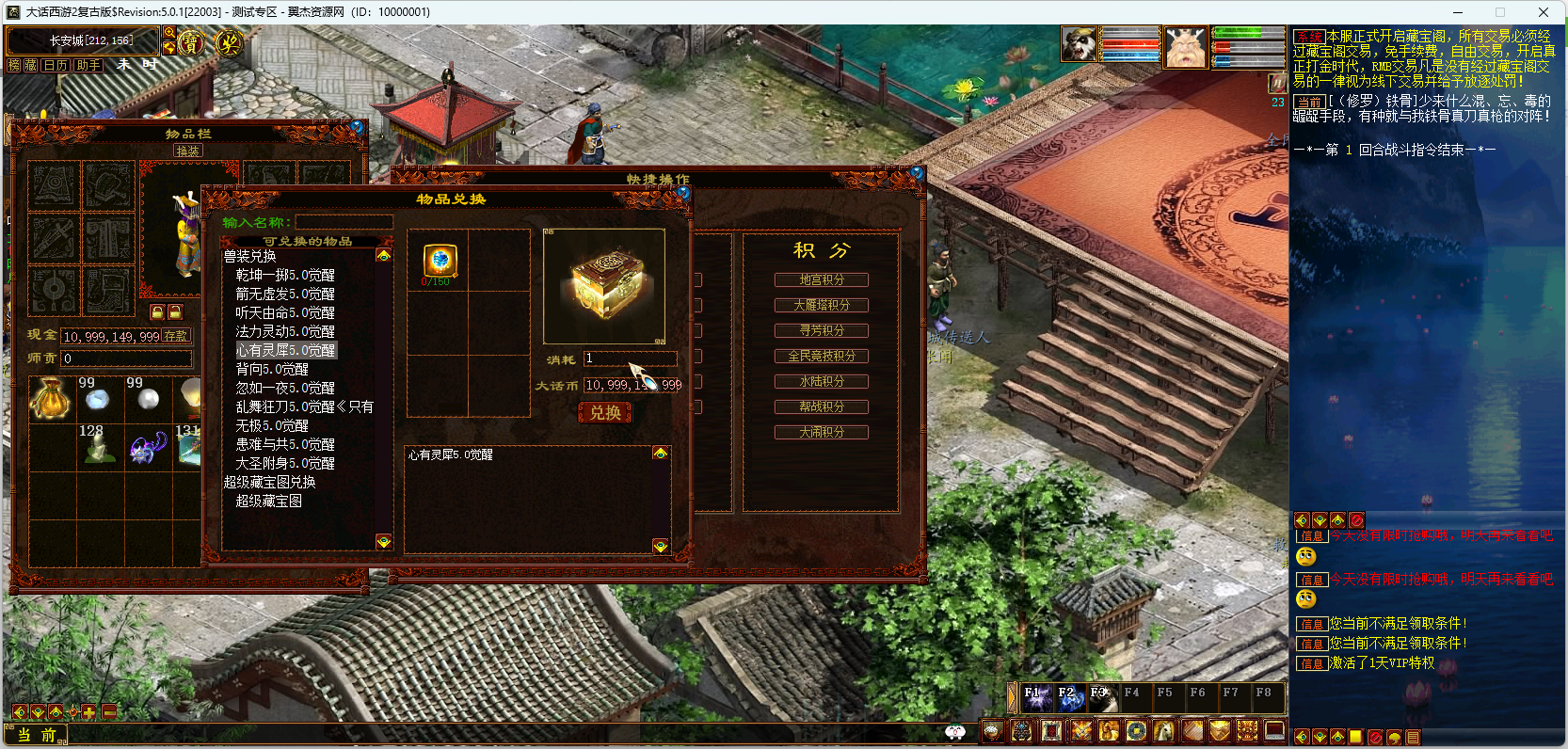Image resolution: width=1568 pixels, height=749 pixels.
Task: Click the 输入名称 search field
Action: pyautogui.click(x=344, y=222)
